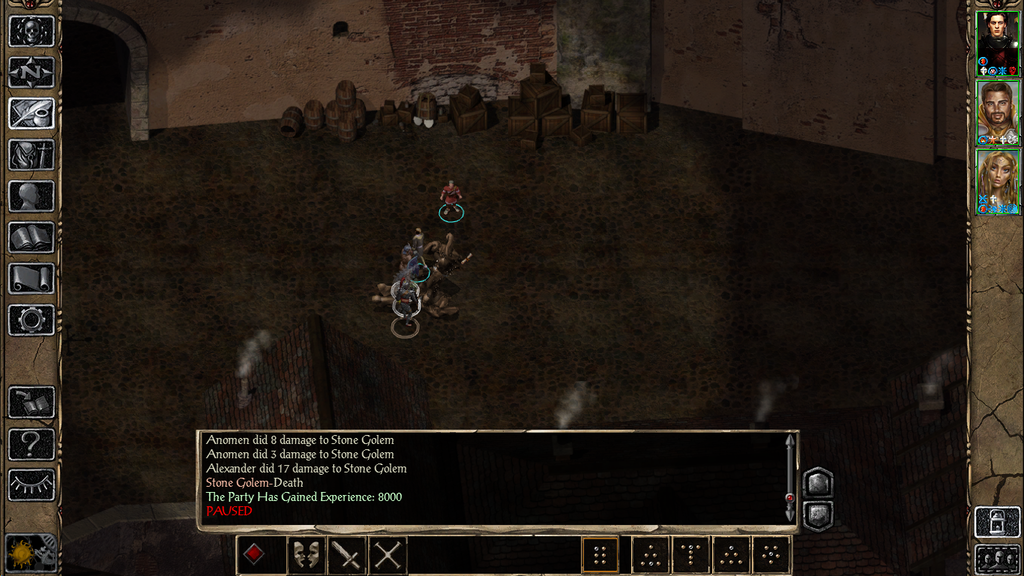
Task: Click the question mark help button
Action: coord(31,443)
